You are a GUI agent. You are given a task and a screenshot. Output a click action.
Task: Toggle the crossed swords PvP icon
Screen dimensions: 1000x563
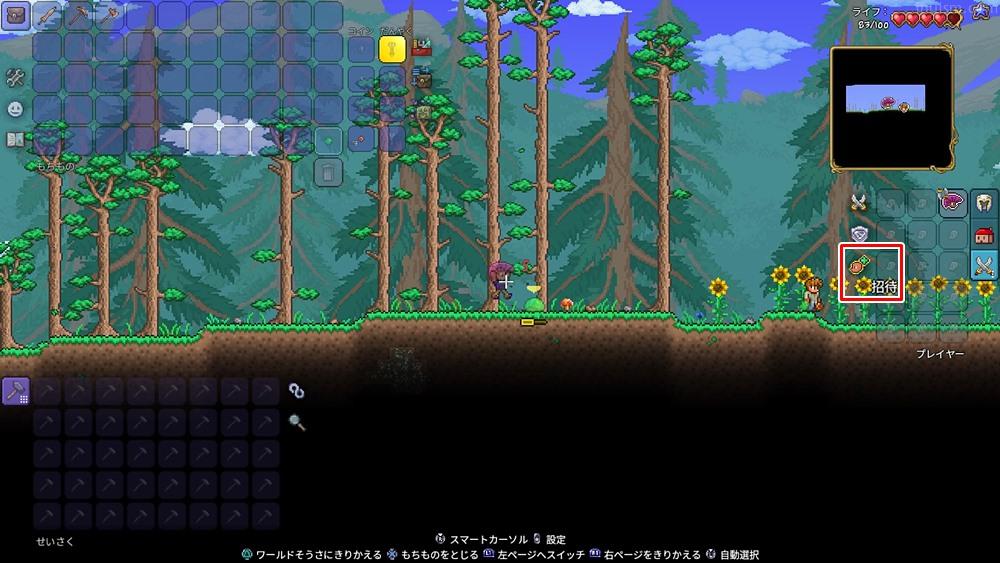click(x=858, y=202)
